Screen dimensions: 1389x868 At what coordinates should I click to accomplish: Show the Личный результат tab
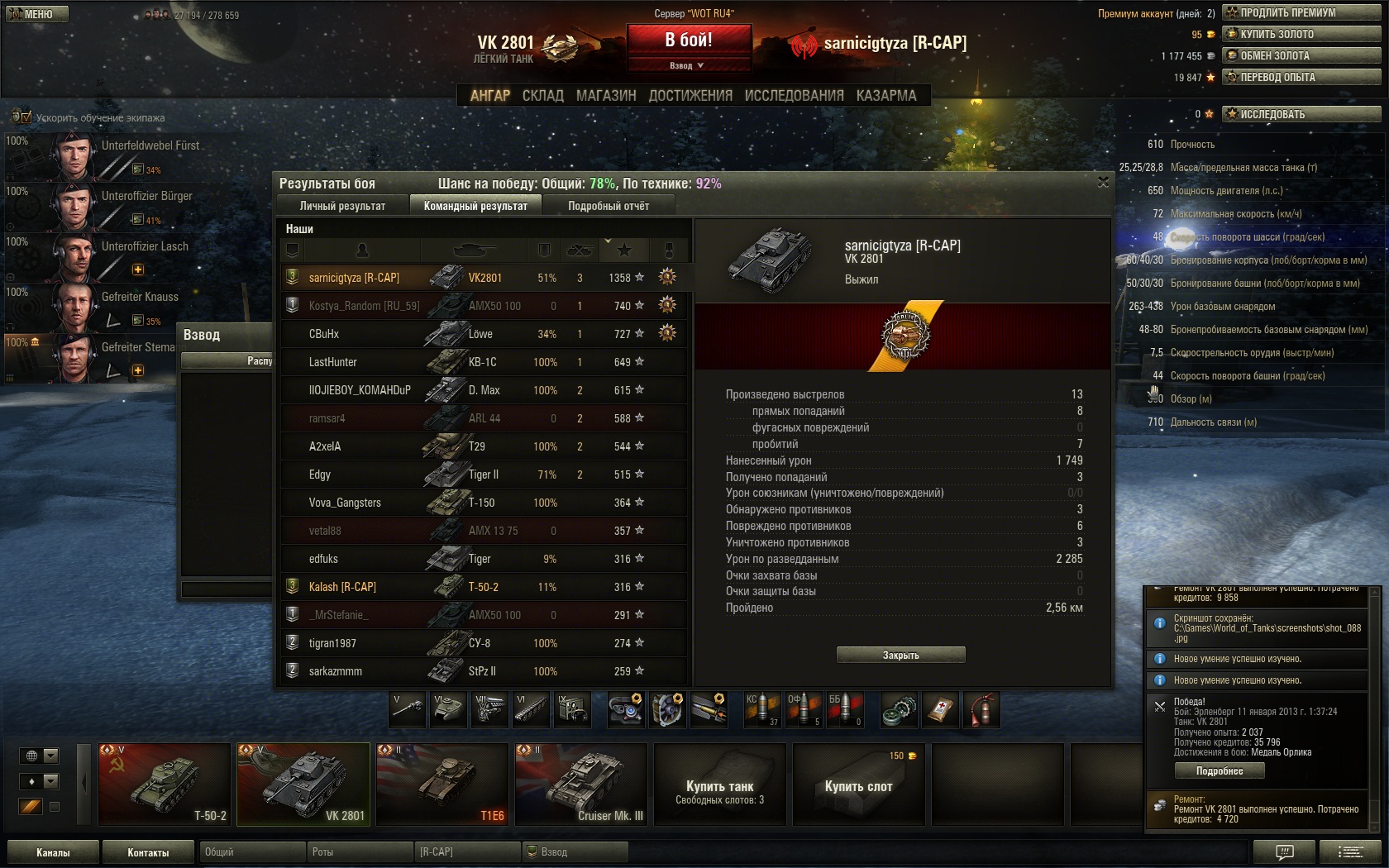pos(342,206)
